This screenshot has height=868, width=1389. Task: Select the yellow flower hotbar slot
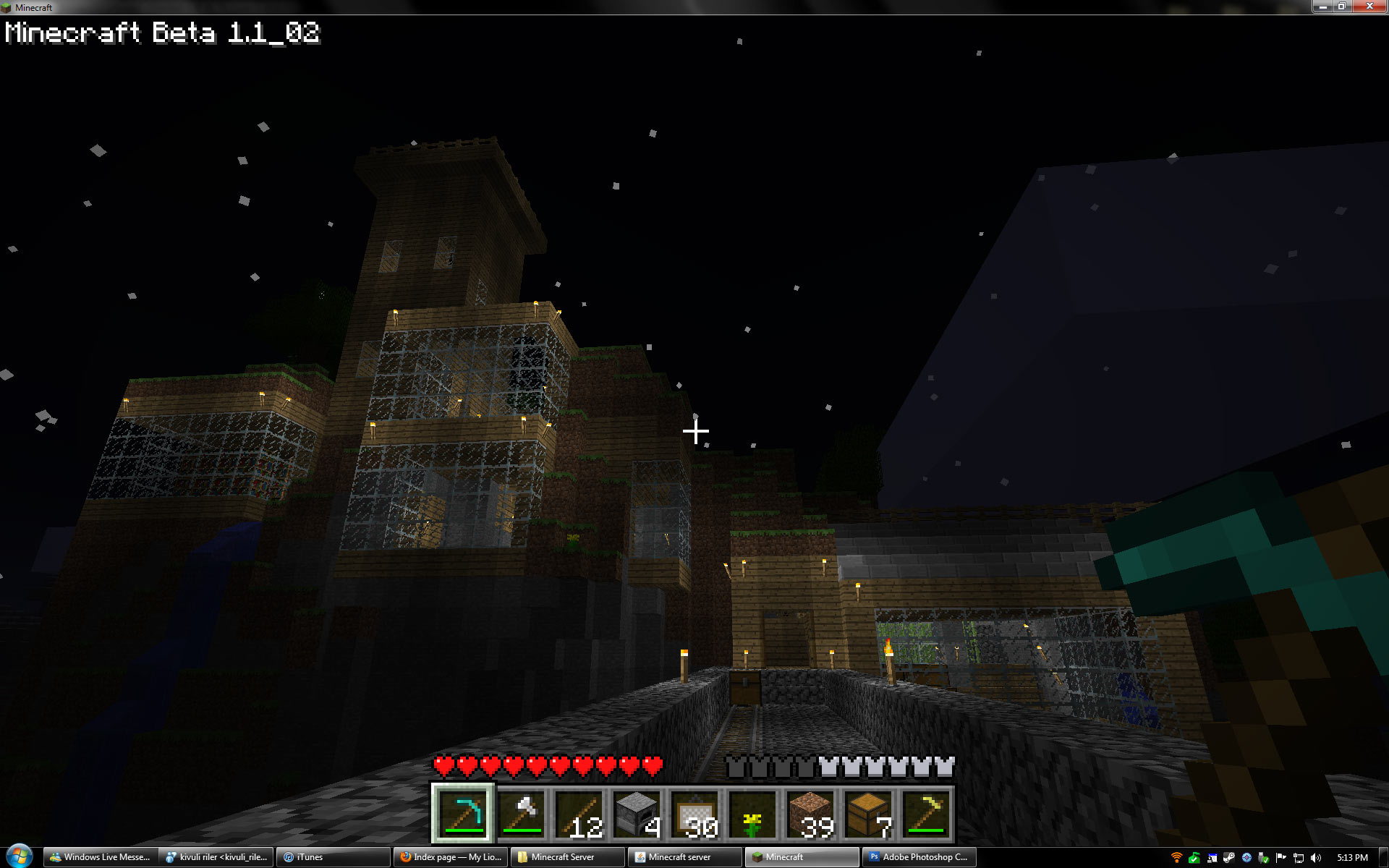(x=752, y=814)
